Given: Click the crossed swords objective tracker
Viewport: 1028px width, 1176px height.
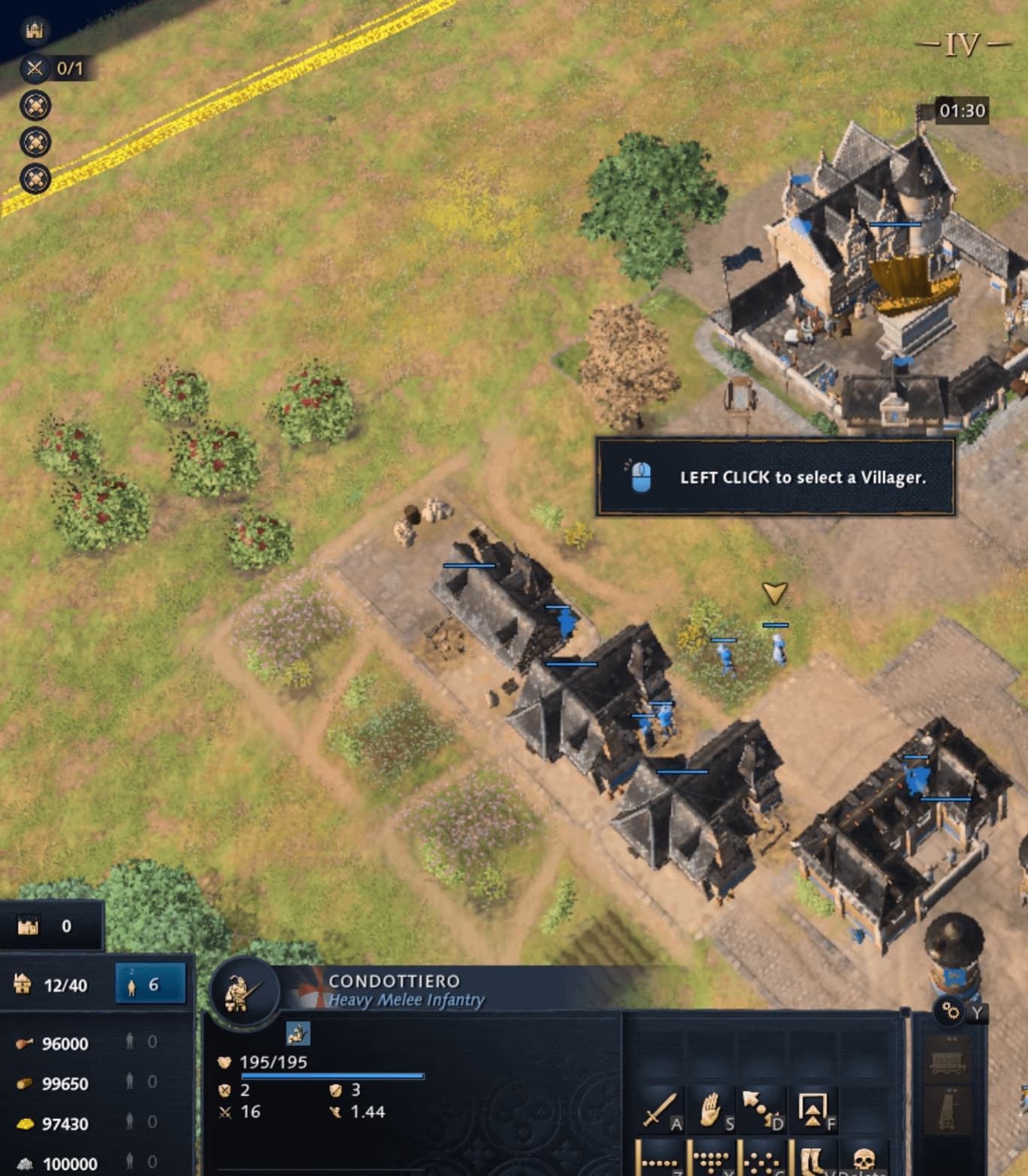Looking at the screenshot, I should tap(35, 68).
